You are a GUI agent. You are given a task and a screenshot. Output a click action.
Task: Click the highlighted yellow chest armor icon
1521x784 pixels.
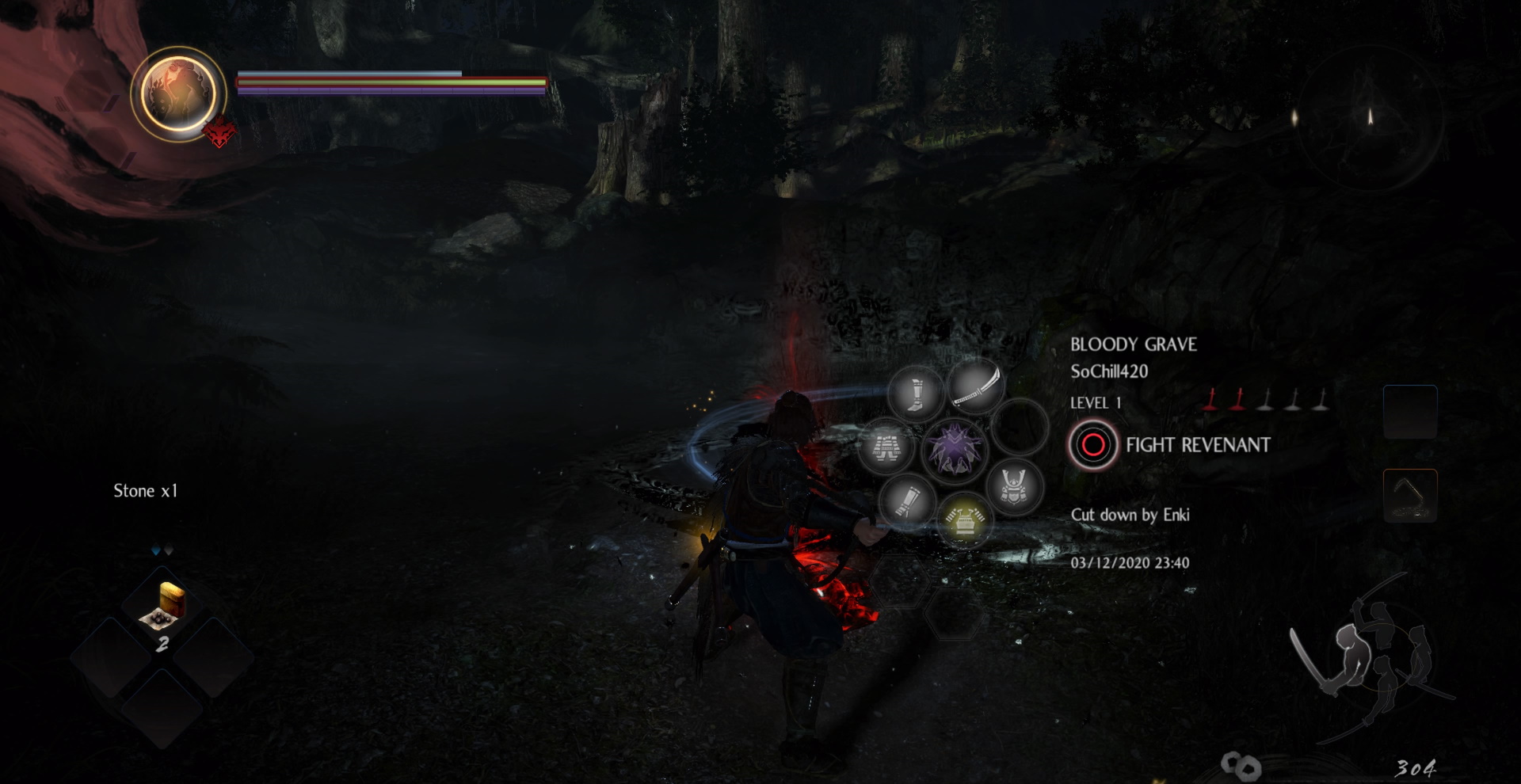point(966,519)
